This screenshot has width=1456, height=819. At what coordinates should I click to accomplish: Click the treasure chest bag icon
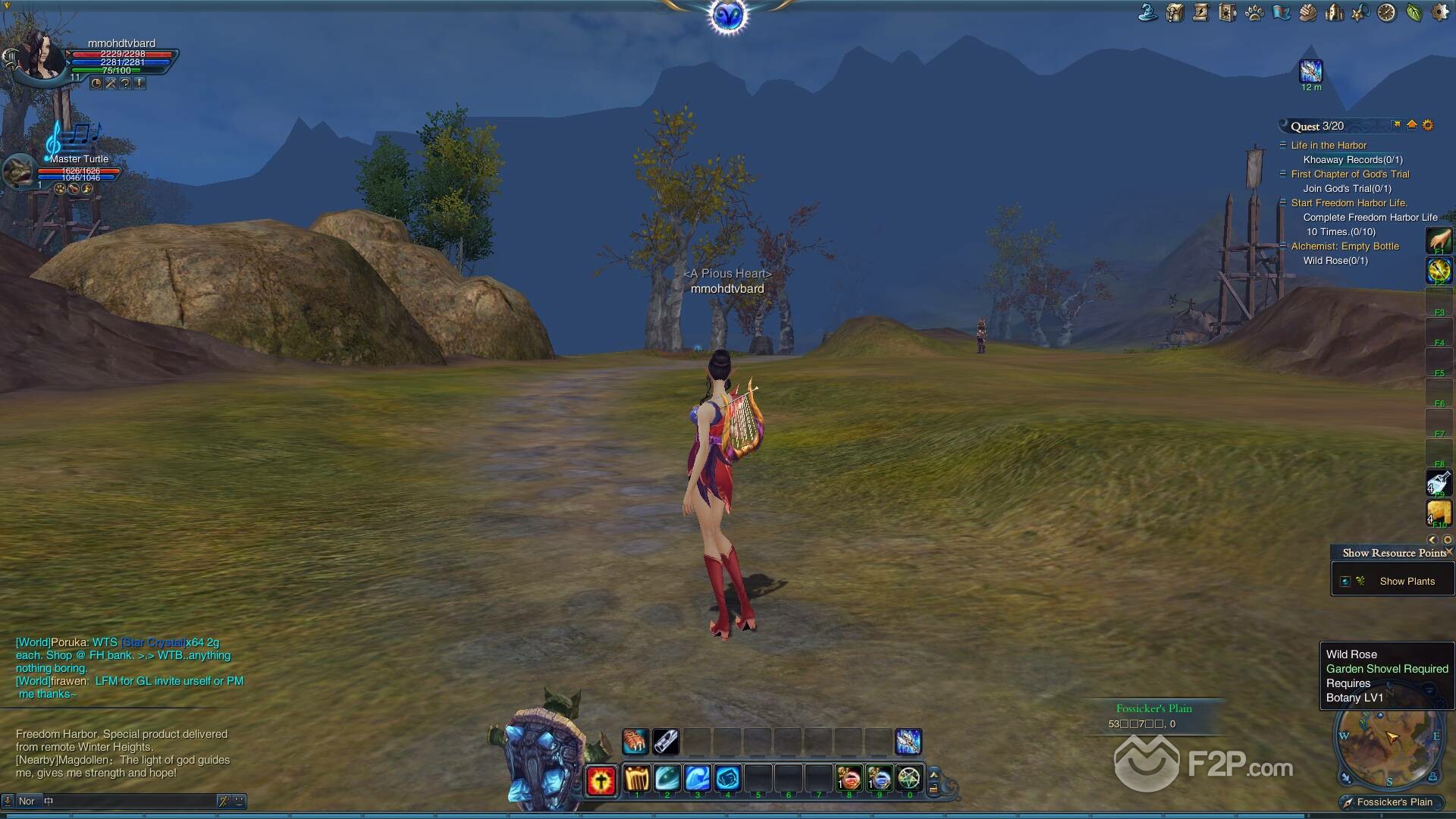[x=1175, y=13]
